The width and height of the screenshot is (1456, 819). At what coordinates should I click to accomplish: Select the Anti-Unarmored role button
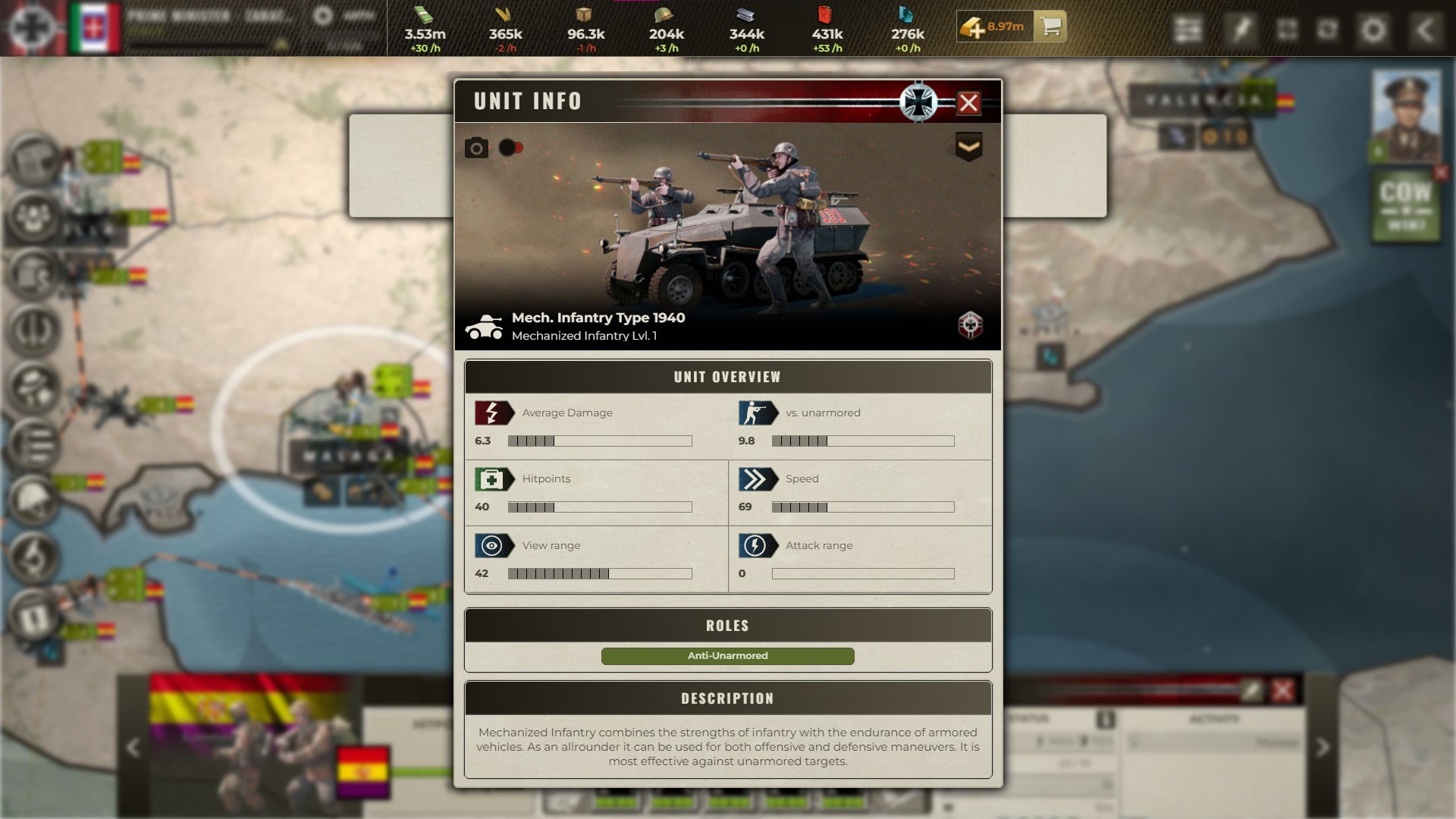[x=728, y=656]
